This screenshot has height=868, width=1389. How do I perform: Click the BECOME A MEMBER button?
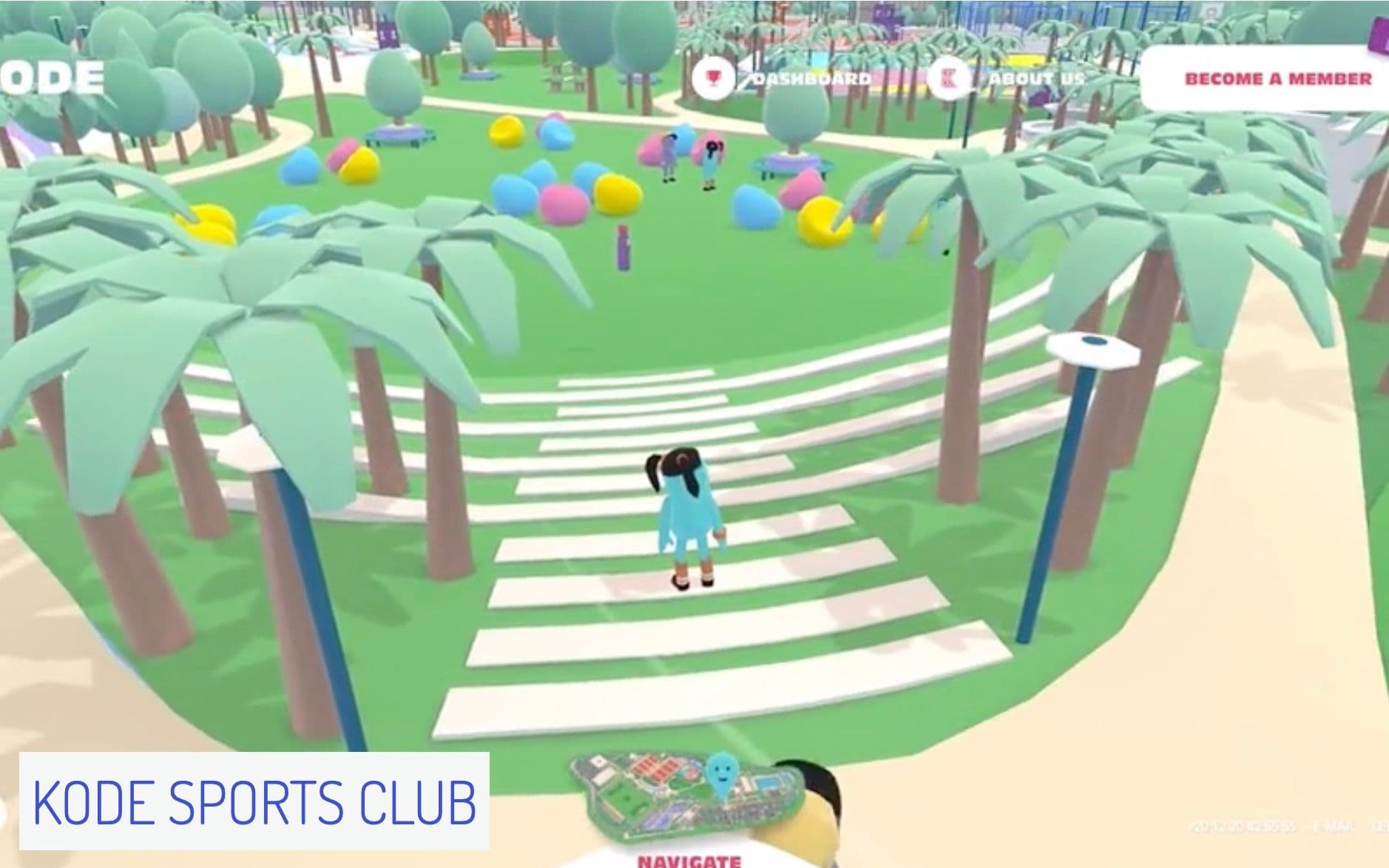point(1278,78)
